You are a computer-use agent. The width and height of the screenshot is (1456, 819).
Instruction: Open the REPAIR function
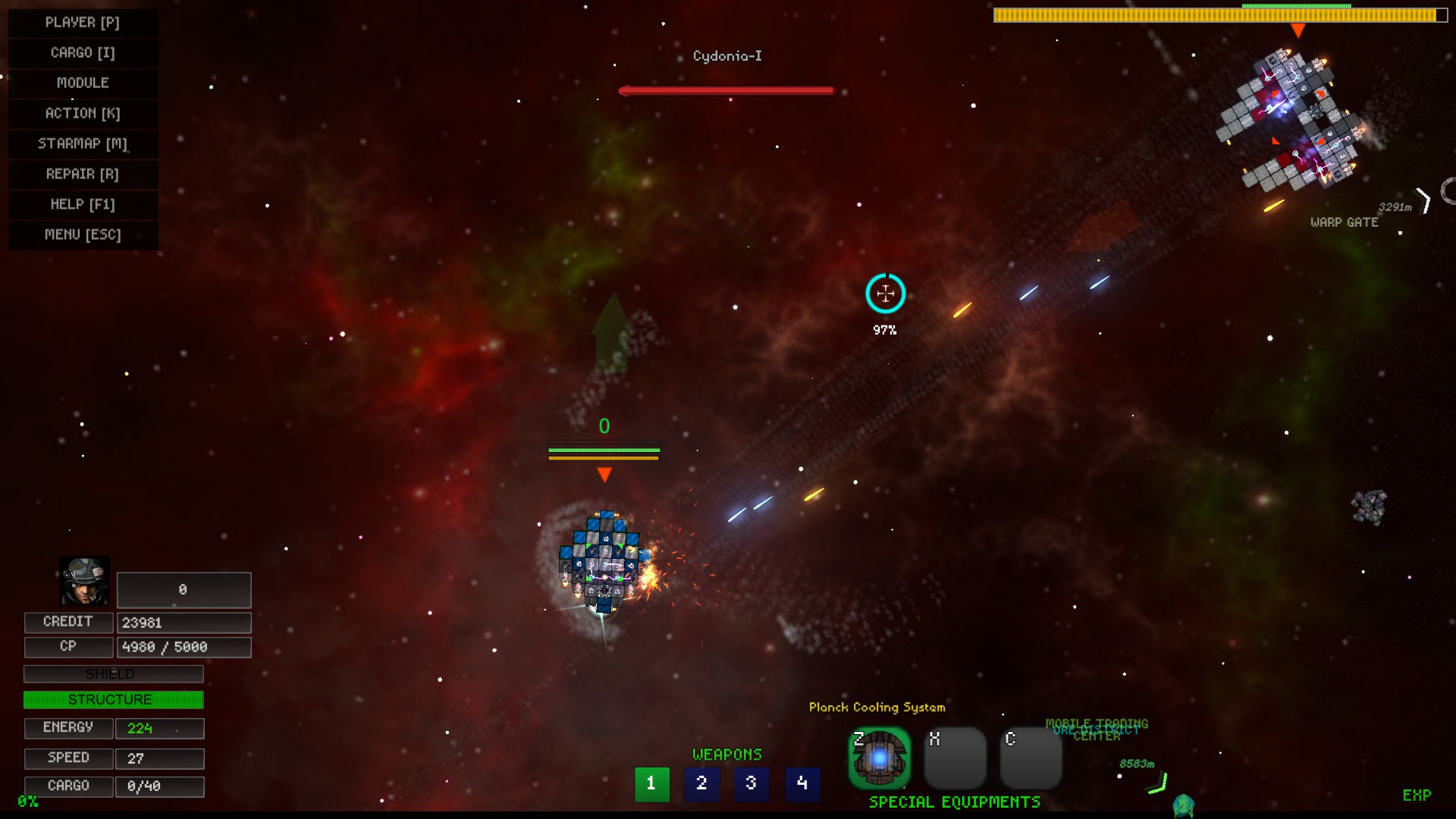coord(83,174)
